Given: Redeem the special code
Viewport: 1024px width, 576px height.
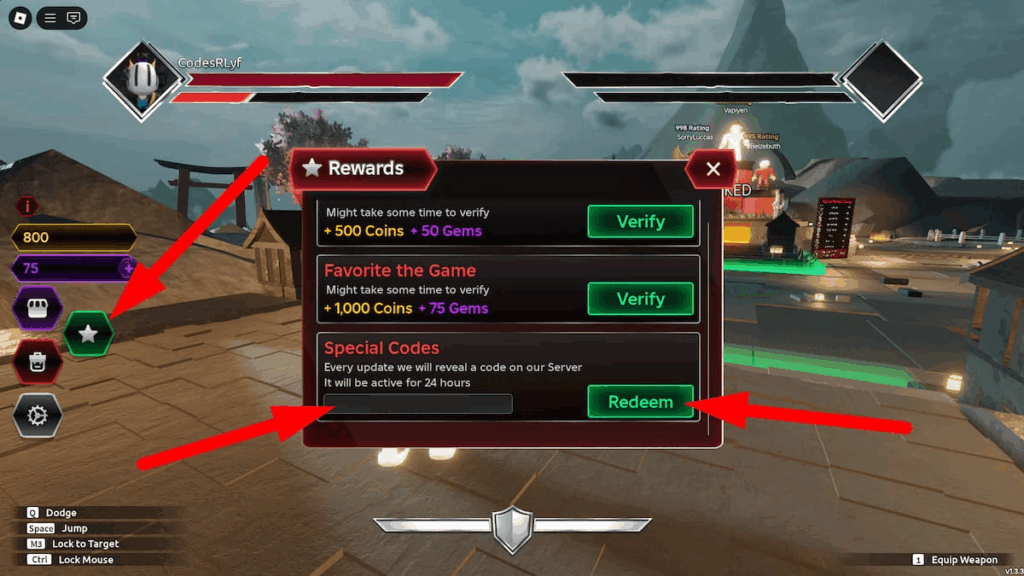Looking at the screenshot, I should tap(640, 402).
